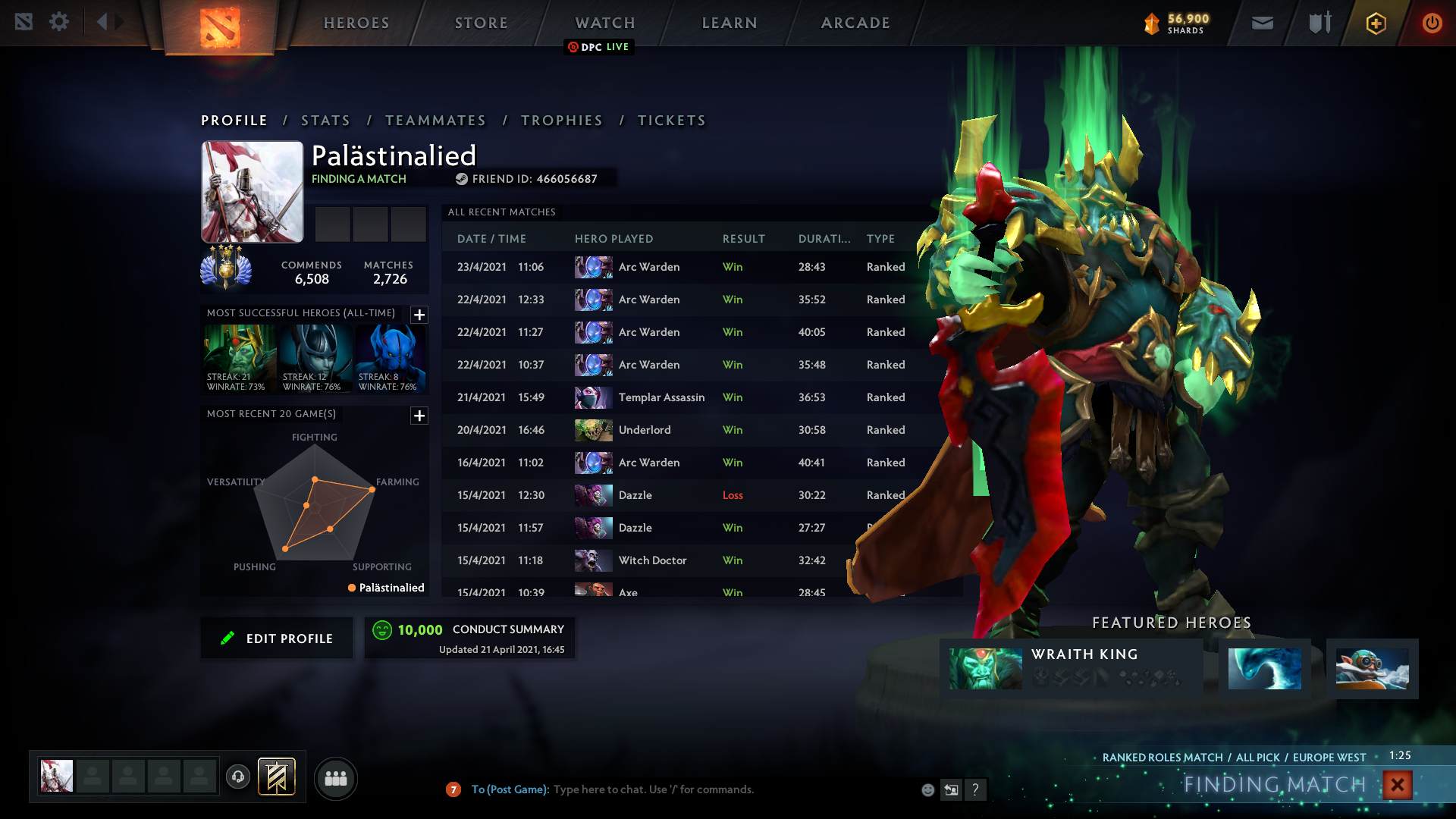Select the Learn menu entry
This screenshot has height=819, width=1456.
click(730, 23)
